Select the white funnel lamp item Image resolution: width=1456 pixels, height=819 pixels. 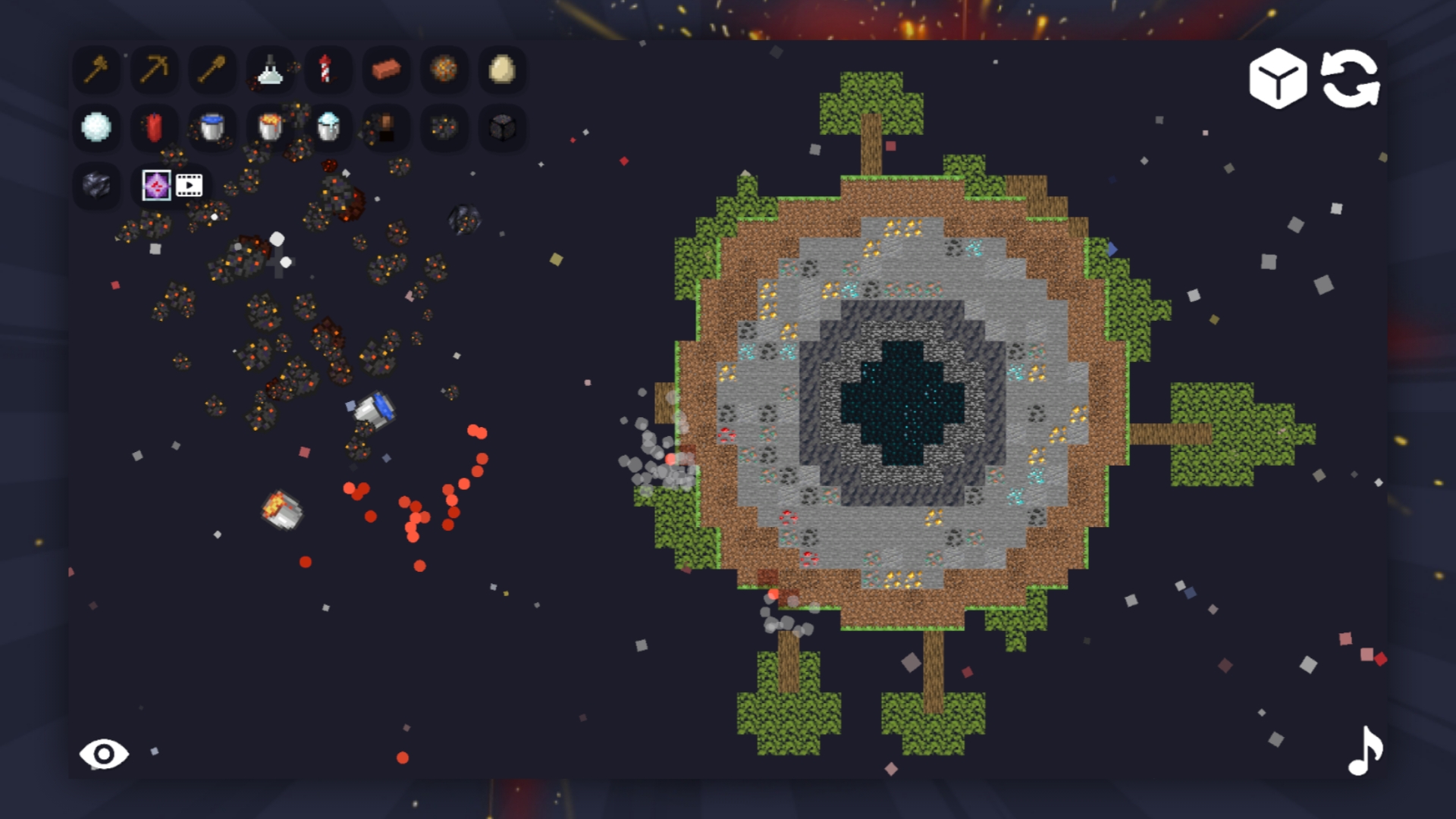click(x=271, y=71)
